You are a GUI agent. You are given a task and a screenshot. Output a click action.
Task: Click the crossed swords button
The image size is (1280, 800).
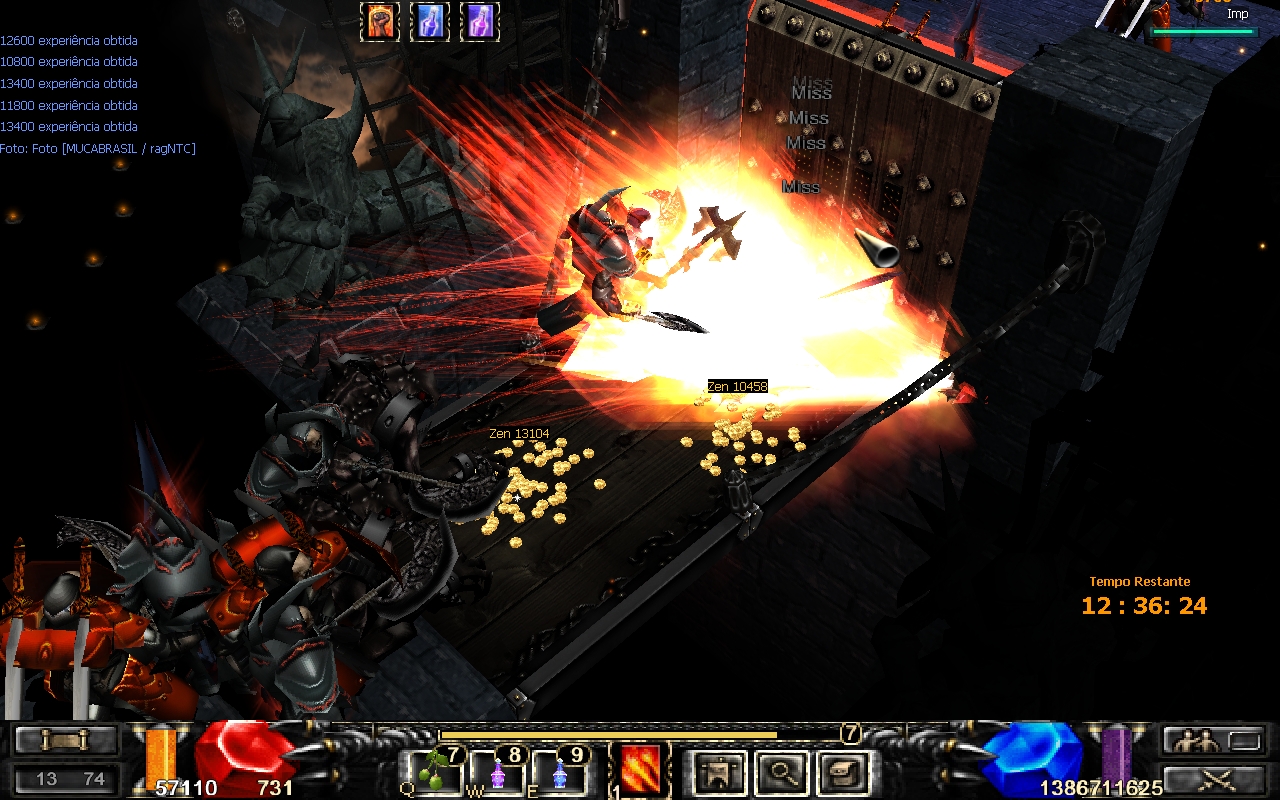coord(1211,779)
